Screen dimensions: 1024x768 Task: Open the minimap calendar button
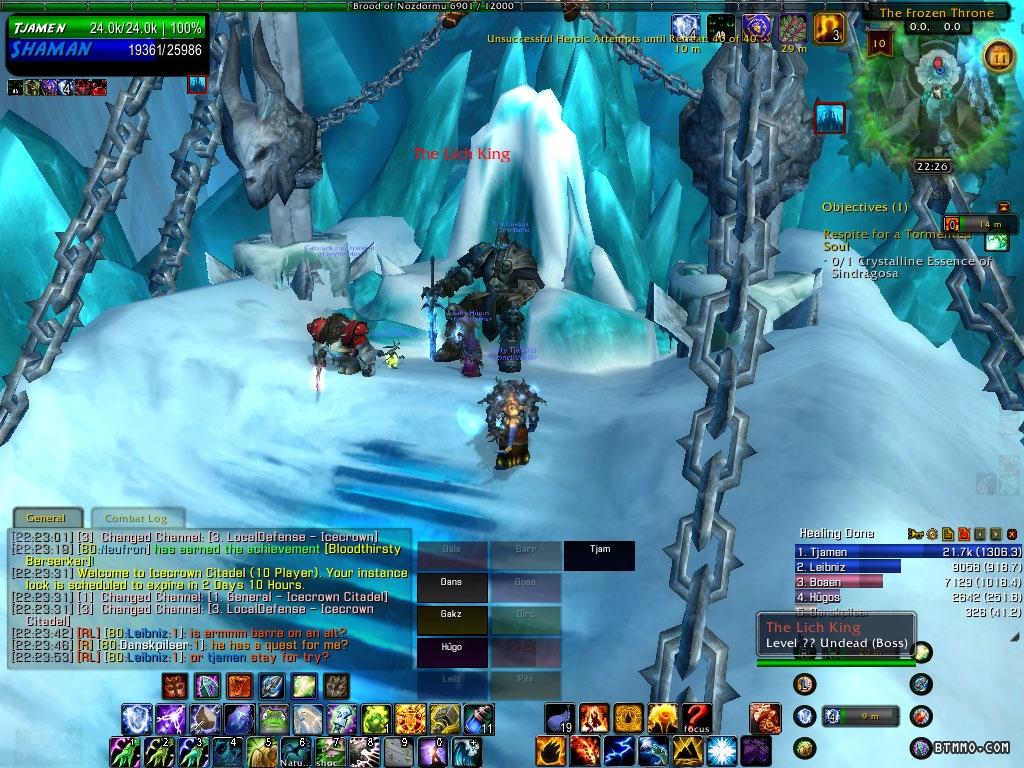coord(997,54)
